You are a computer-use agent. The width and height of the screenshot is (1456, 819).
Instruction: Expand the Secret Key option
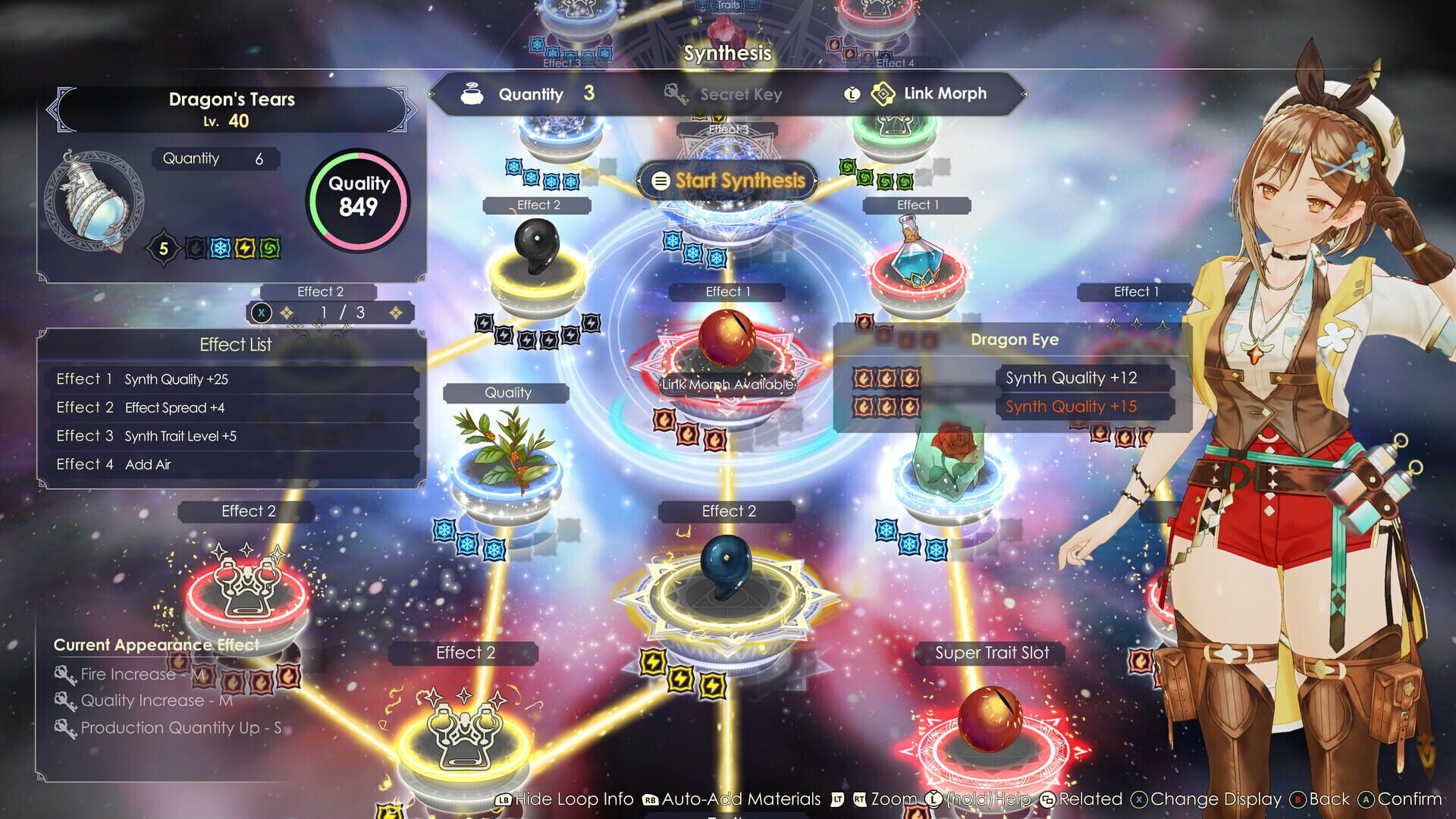(743, 93)
